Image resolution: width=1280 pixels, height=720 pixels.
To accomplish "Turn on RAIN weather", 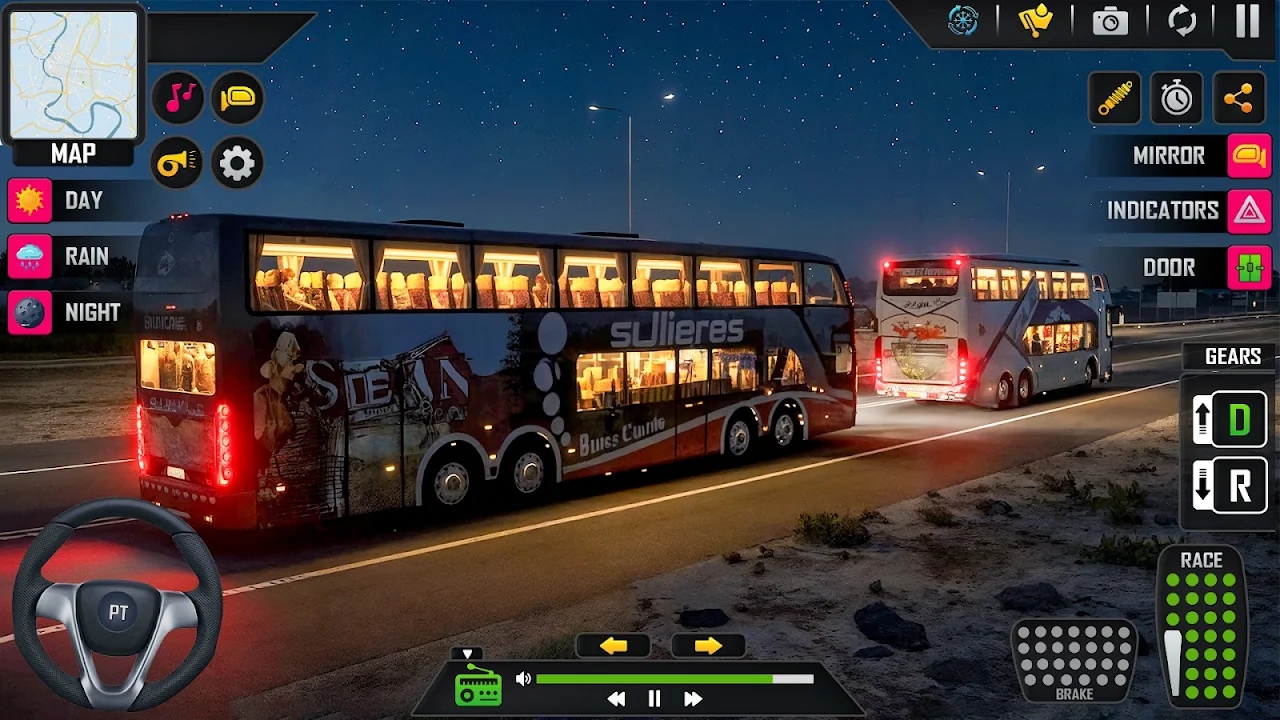I will pos(30,257).
